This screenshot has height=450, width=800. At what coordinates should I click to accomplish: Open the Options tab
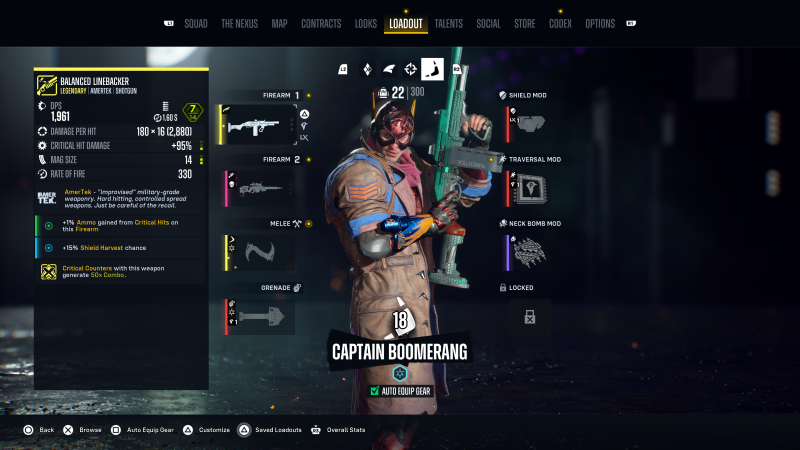click(x=600, y=23)
